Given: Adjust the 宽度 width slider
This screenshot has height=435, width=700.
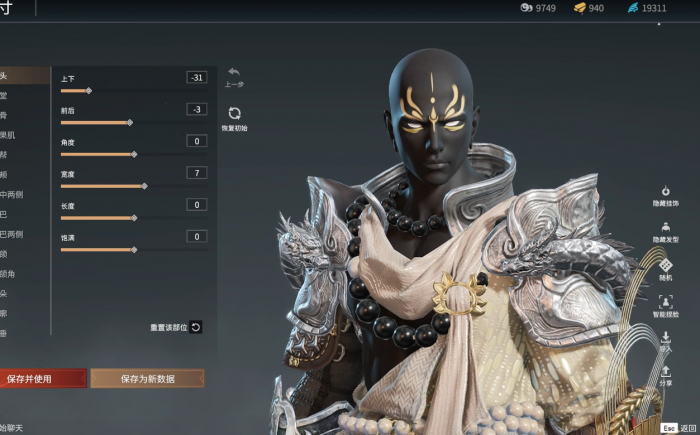Looking at the screenshot, I should point(144,186).
